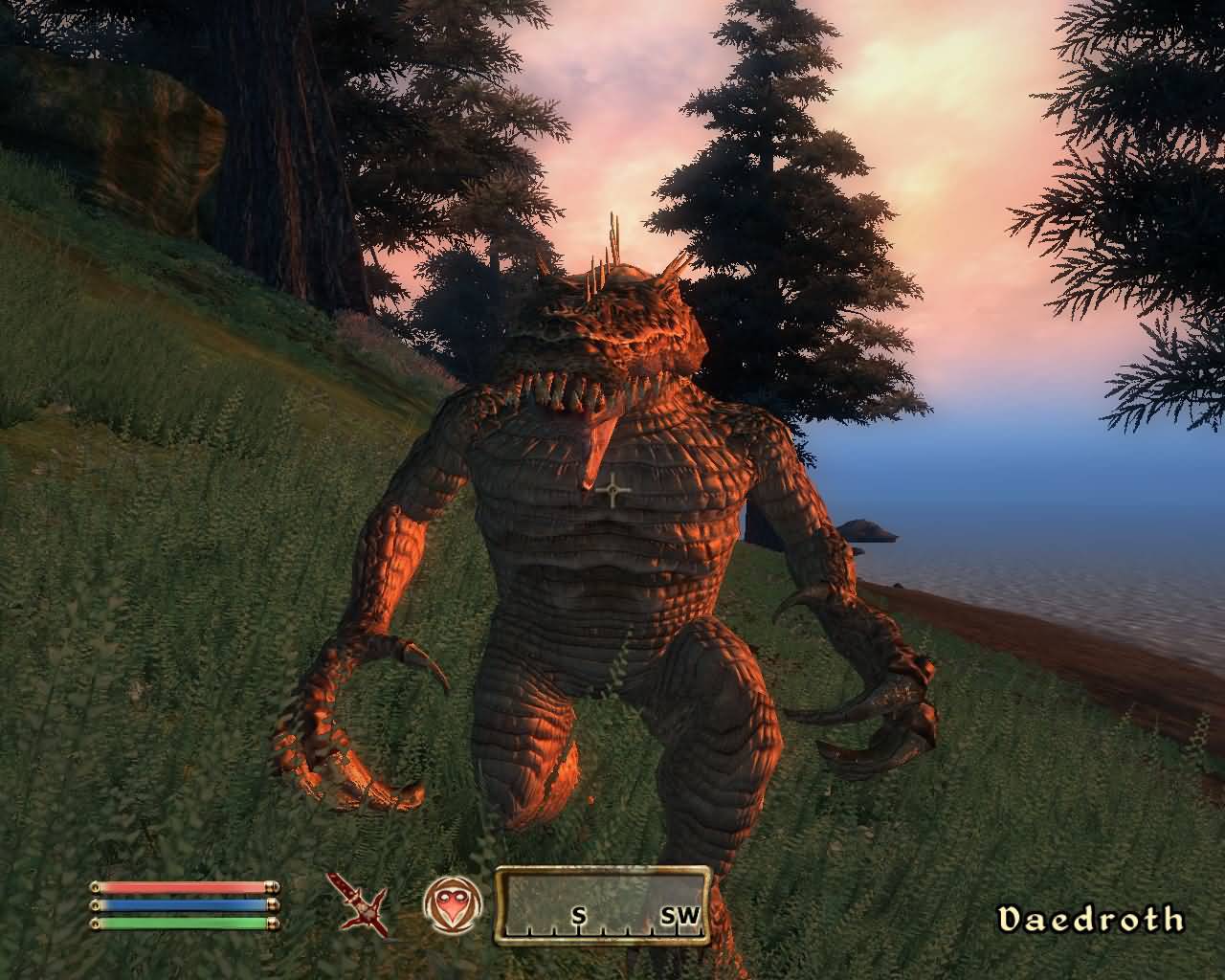Click the equipped weapon dagger icon
The height and width of the screenshot is (980, 1225).
(x=360, y=902)
